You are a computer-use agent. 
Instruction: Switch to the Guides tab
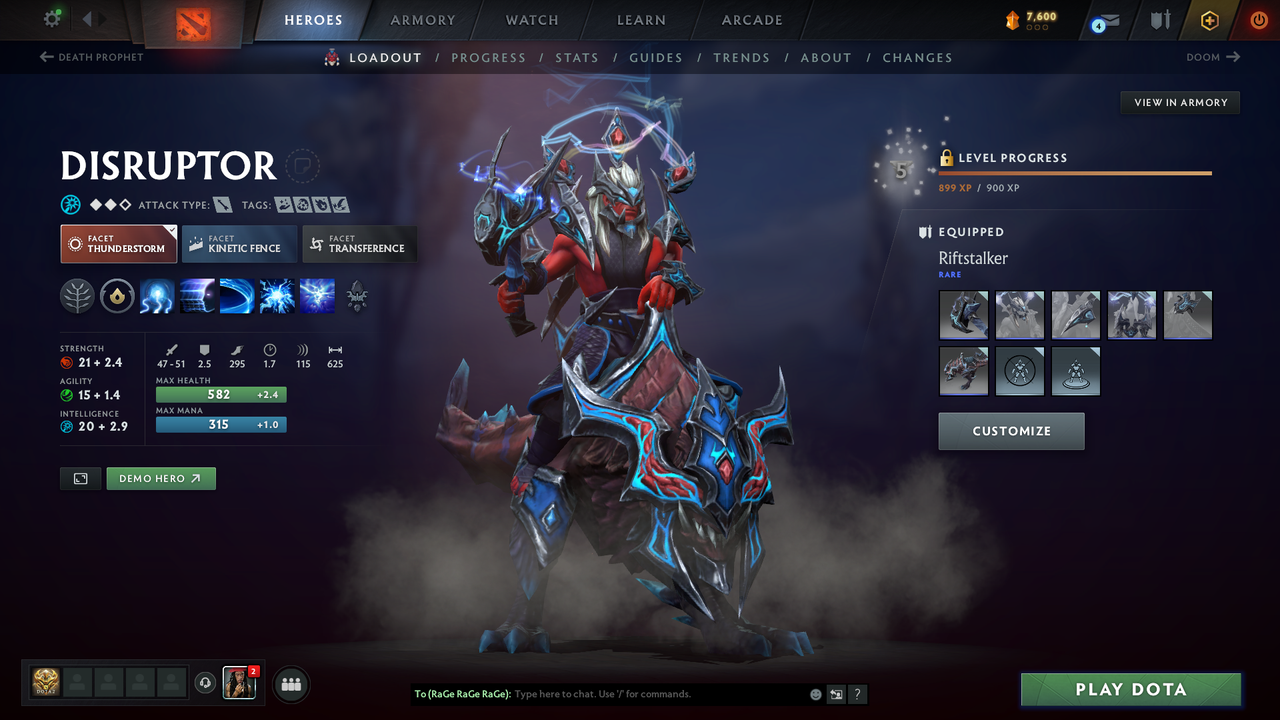(x=656, y=57)
